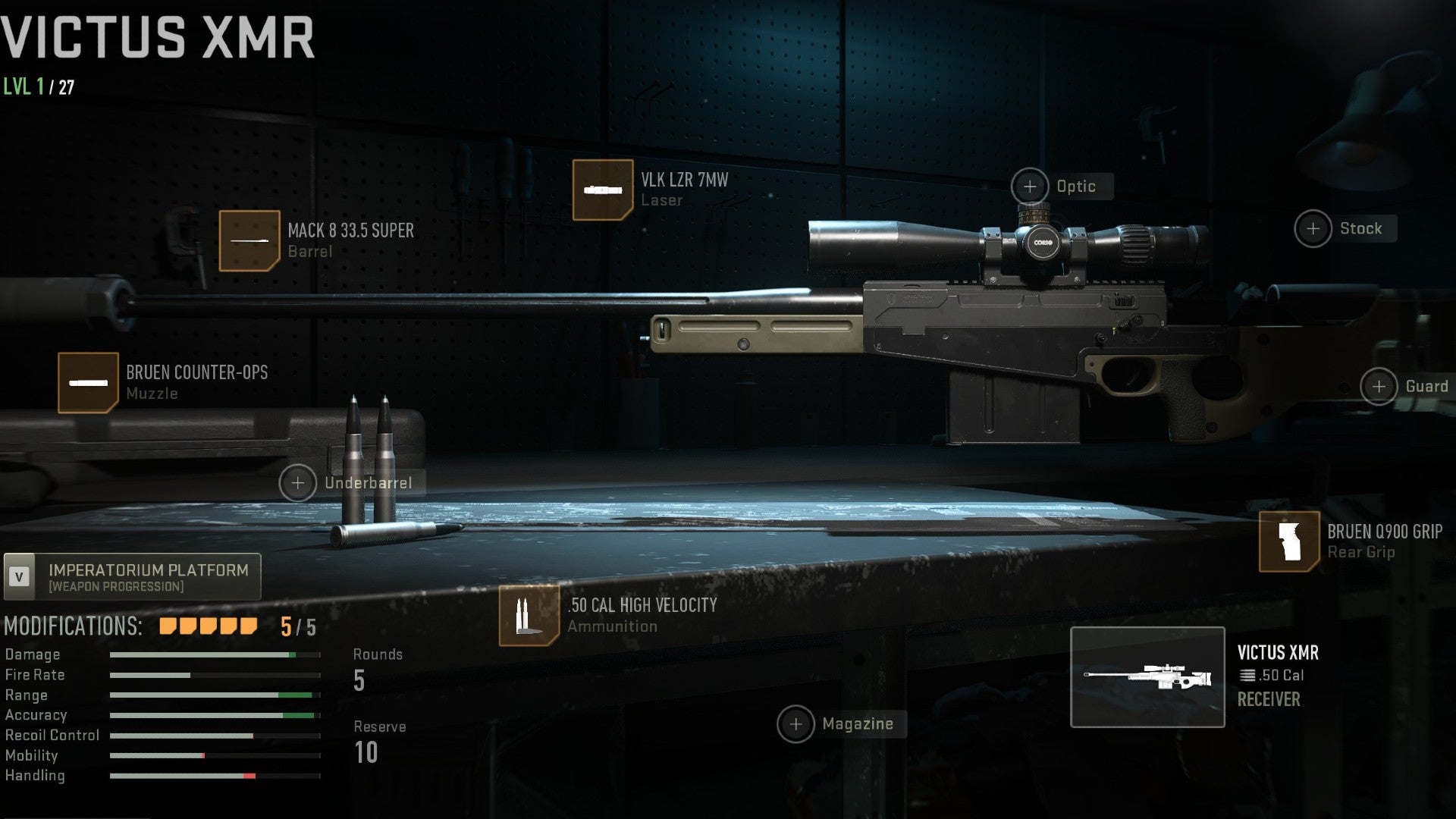Image resolution: width=1456 pixels, height=819 pixels.
Task: Open the empty Guard slot
Action: coord(1379,387)
